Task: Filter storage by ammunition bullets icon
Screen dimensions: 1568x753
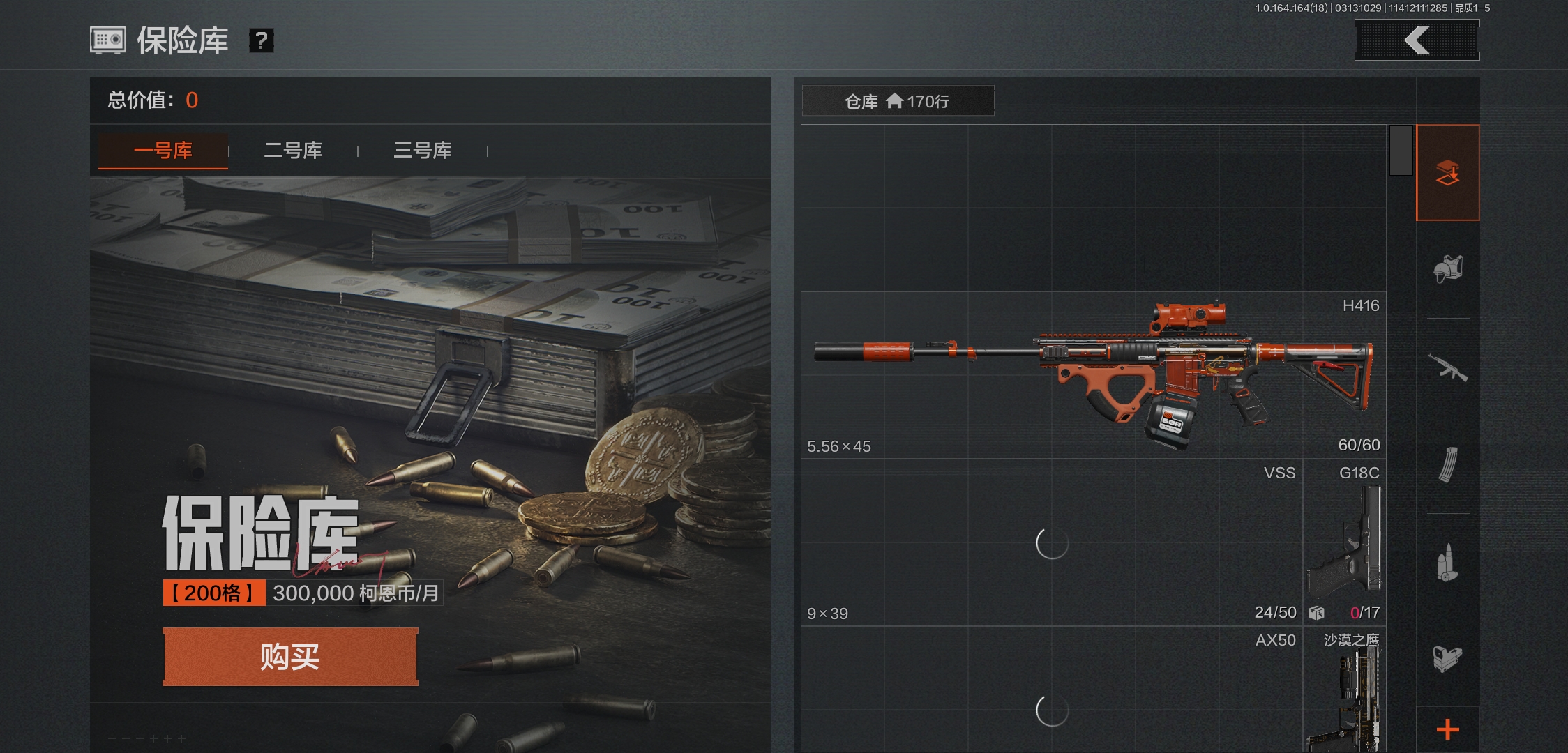Action: [1448, 563]
